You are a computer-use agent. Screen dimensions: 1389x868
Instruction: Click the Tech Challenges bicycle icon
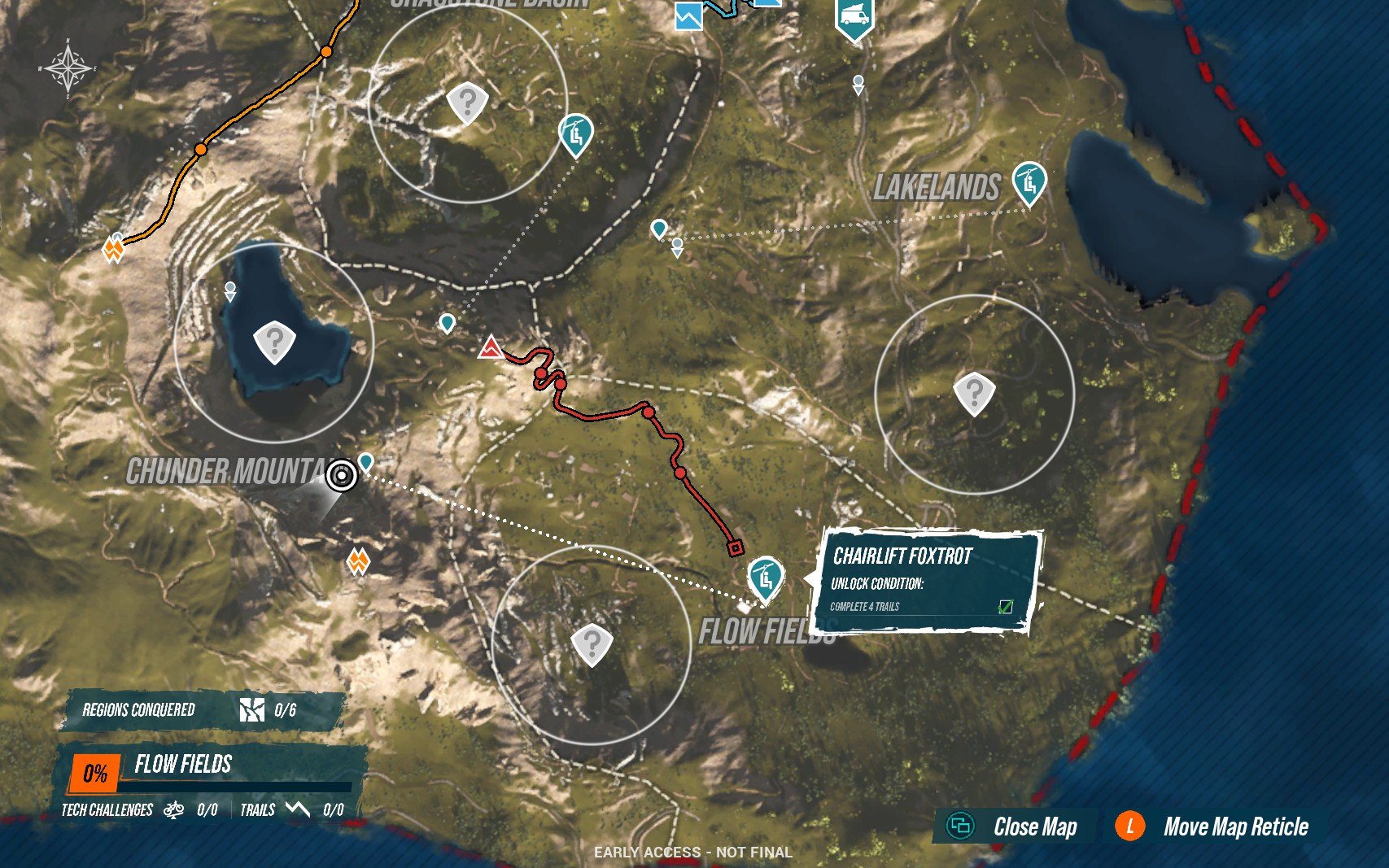(x=173, y=810)
